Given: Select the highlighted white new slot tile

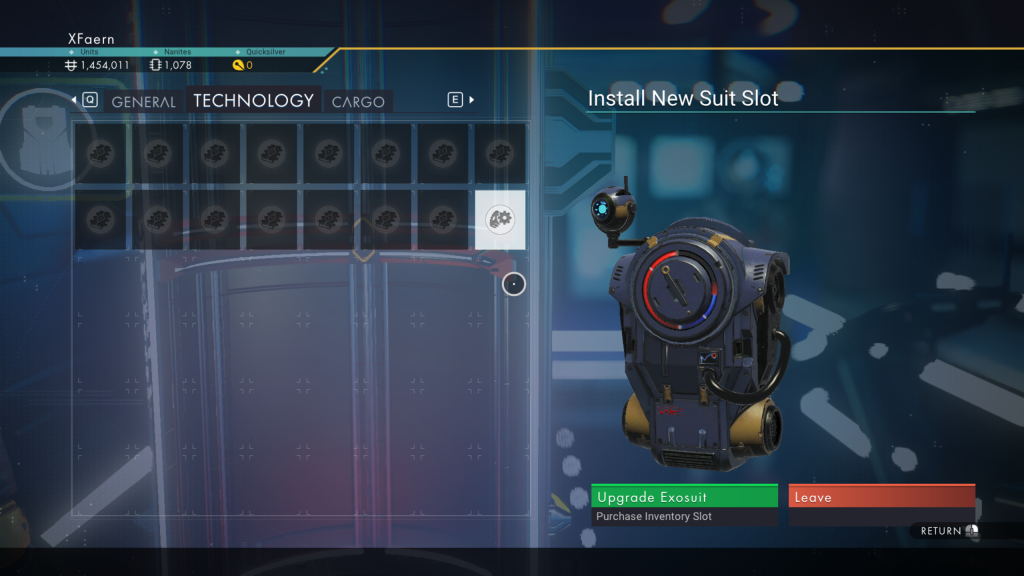Looking at the screenshot, I should click(x=500, y=219).
